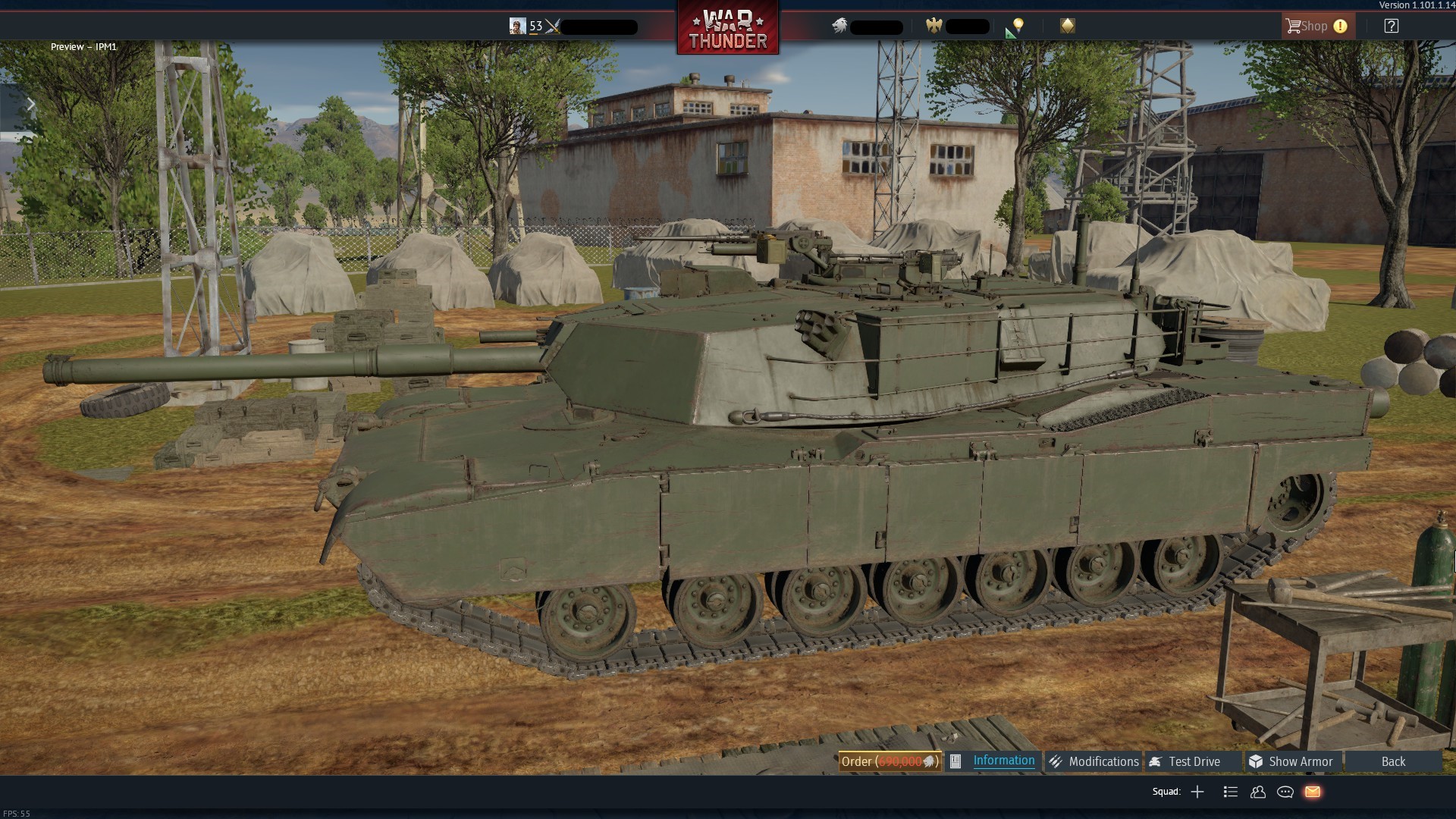Go Back from the vehicle preview
This screenshot has width=1456, height=819.
coord(1393,761)
